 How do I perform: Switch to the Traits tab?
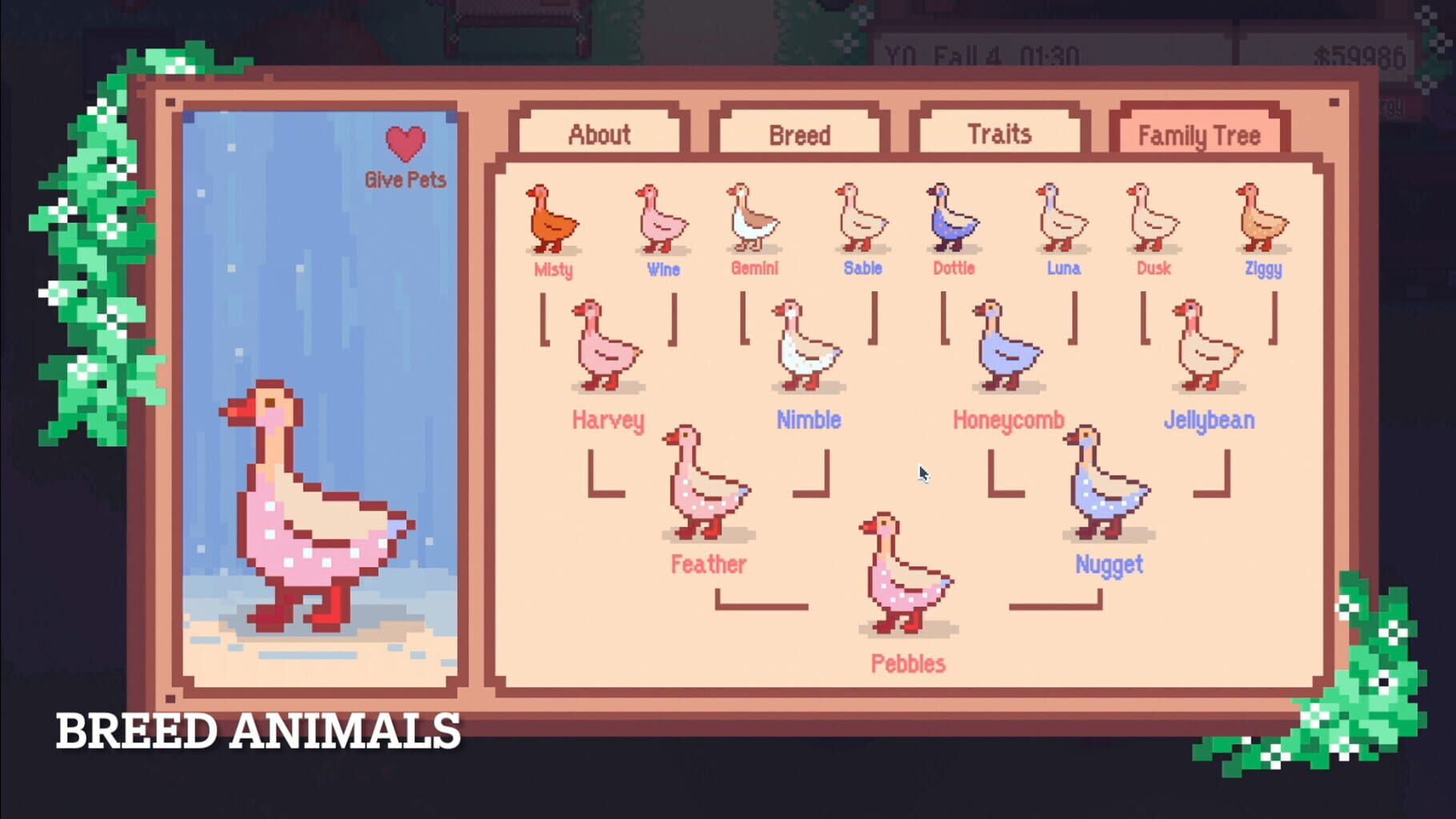point(999,134)
